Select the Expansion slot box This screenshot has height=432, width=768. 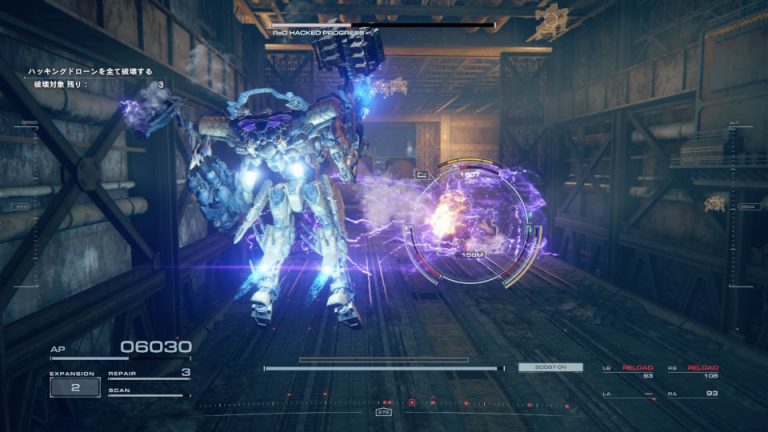75,386
